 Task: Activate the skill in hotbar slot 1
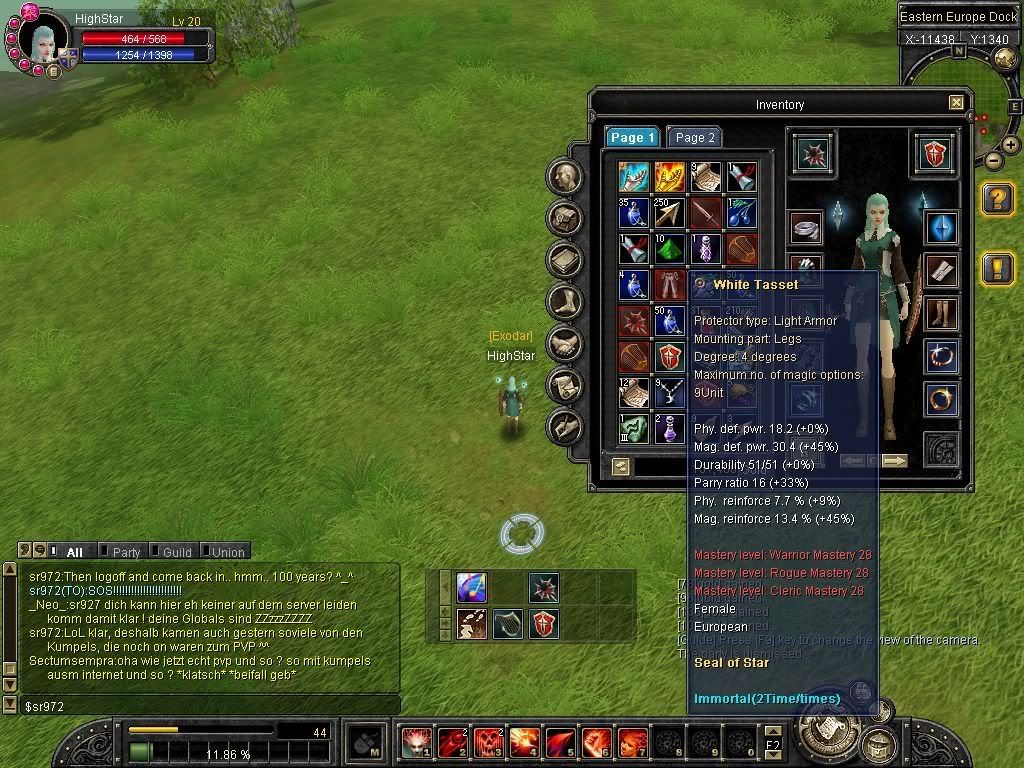[x=415, y=742]
